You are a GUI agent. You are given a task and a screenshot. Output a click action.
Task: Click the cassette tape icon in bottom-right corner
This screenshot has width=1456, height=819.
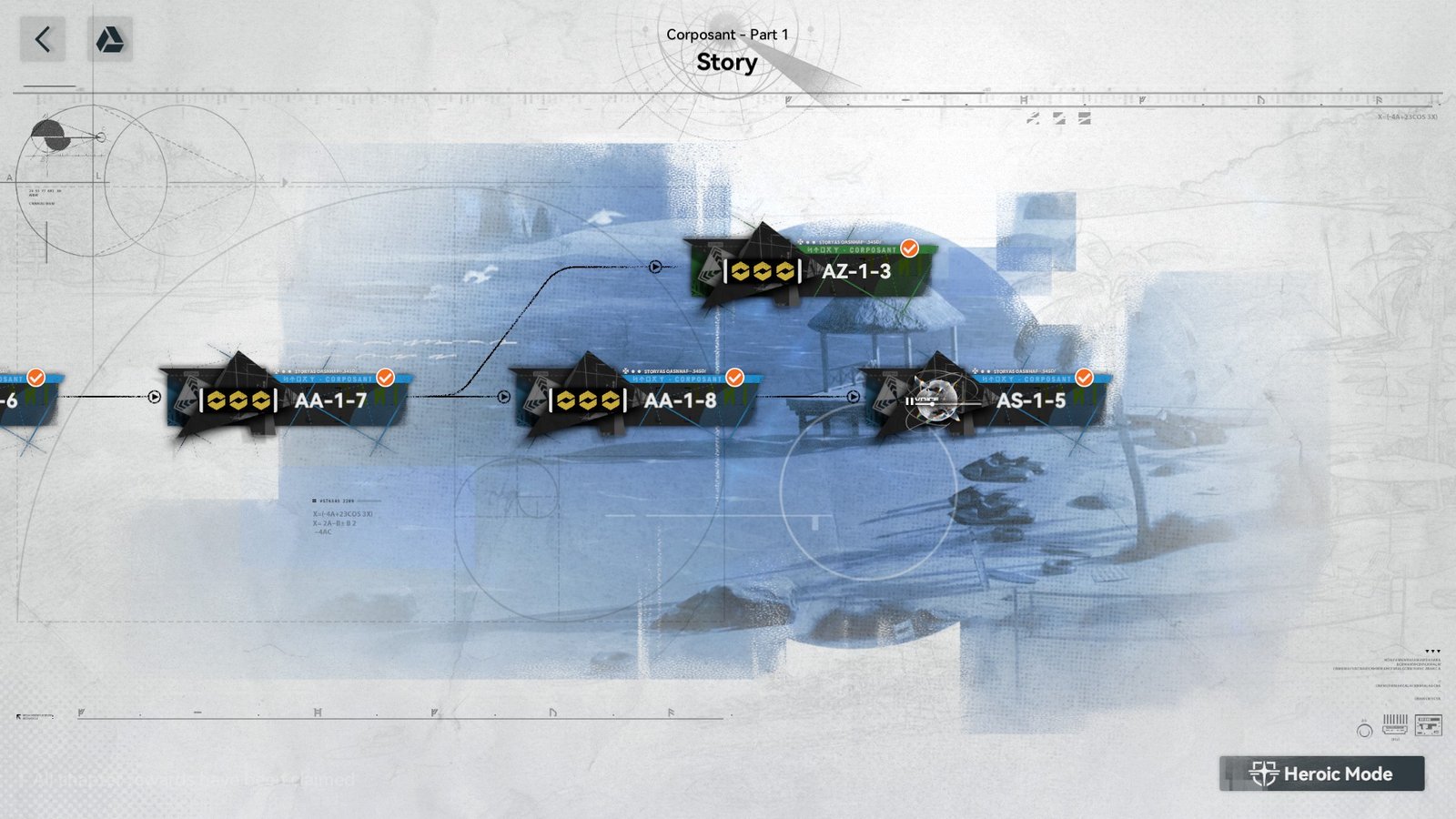pyautogui.click(x=1429, y=724)
